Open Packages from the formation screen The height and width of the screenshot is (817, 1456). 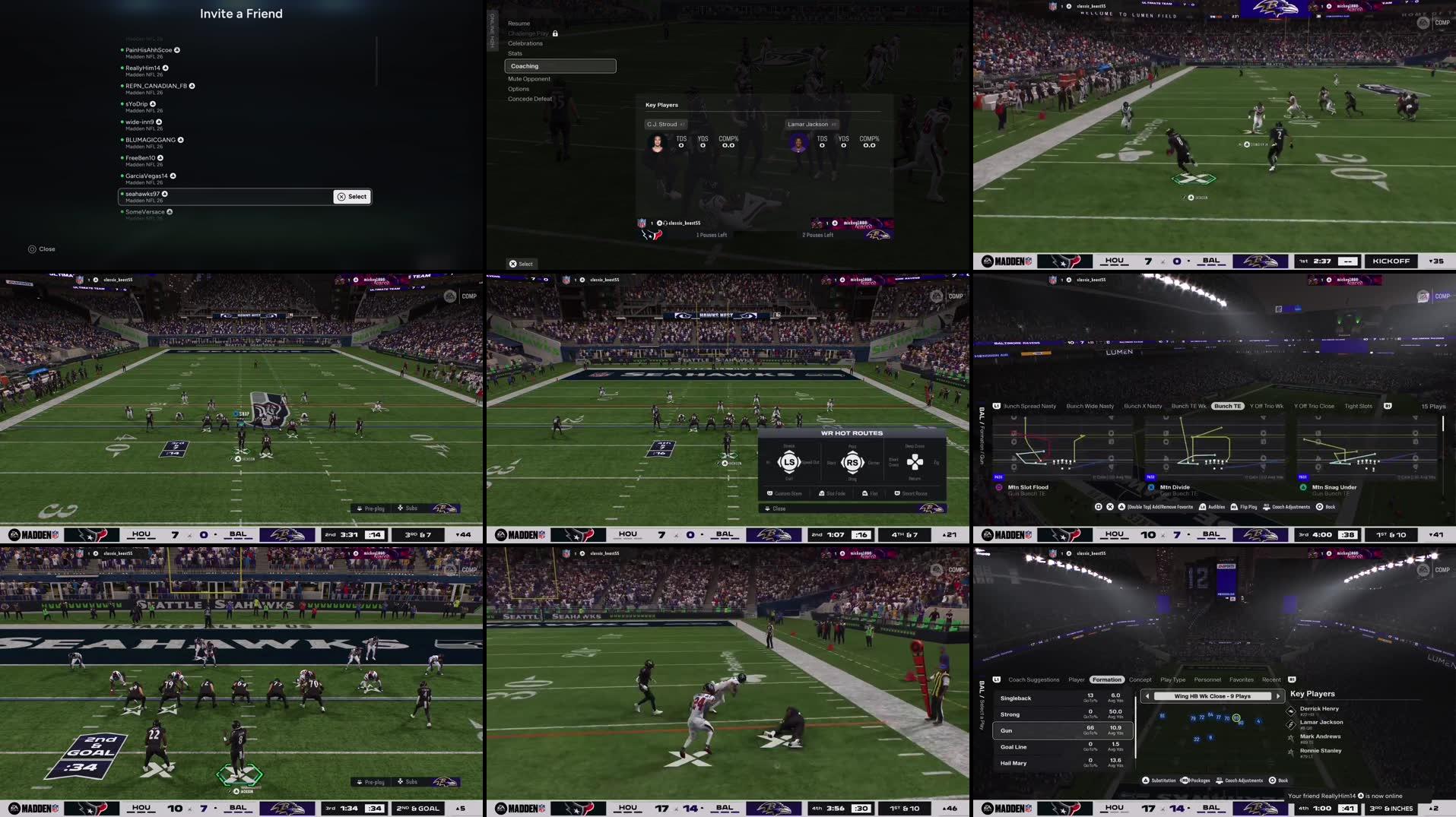coord(1186,780)
